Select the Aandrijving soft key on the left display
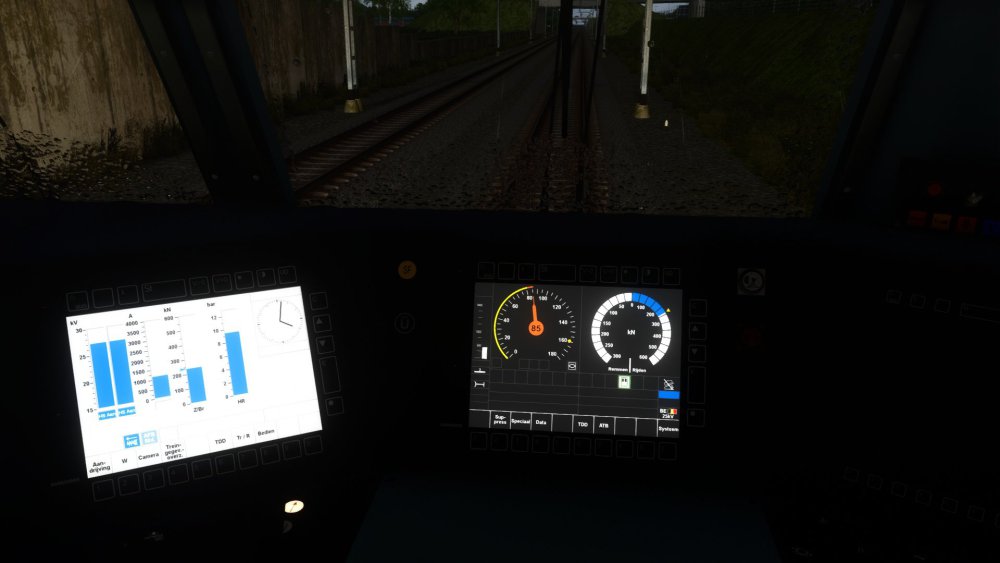This screenshot has width=1000, height=563. point(101,466)
